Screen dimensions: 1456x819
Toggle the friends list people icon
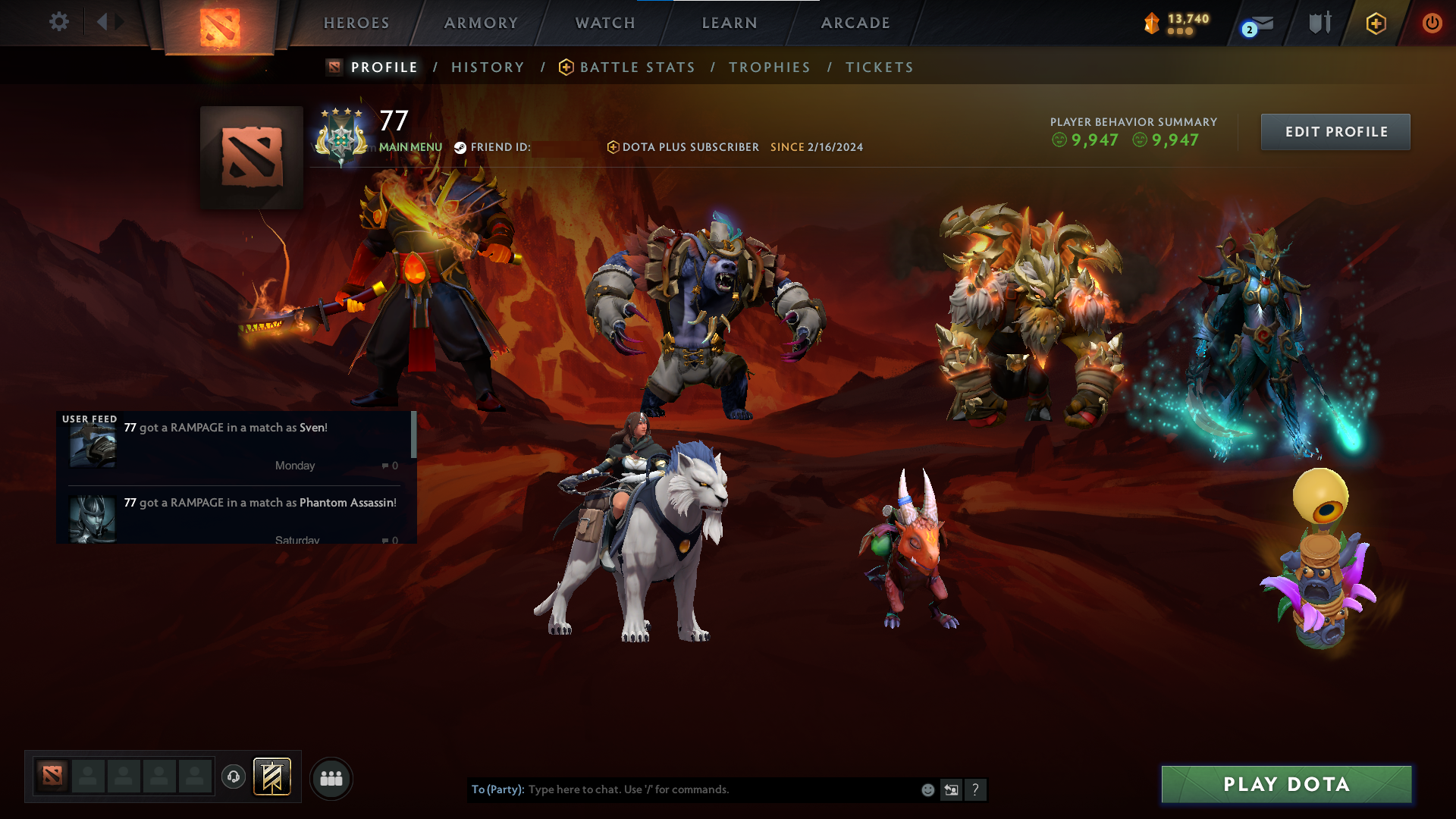point(331,778)
